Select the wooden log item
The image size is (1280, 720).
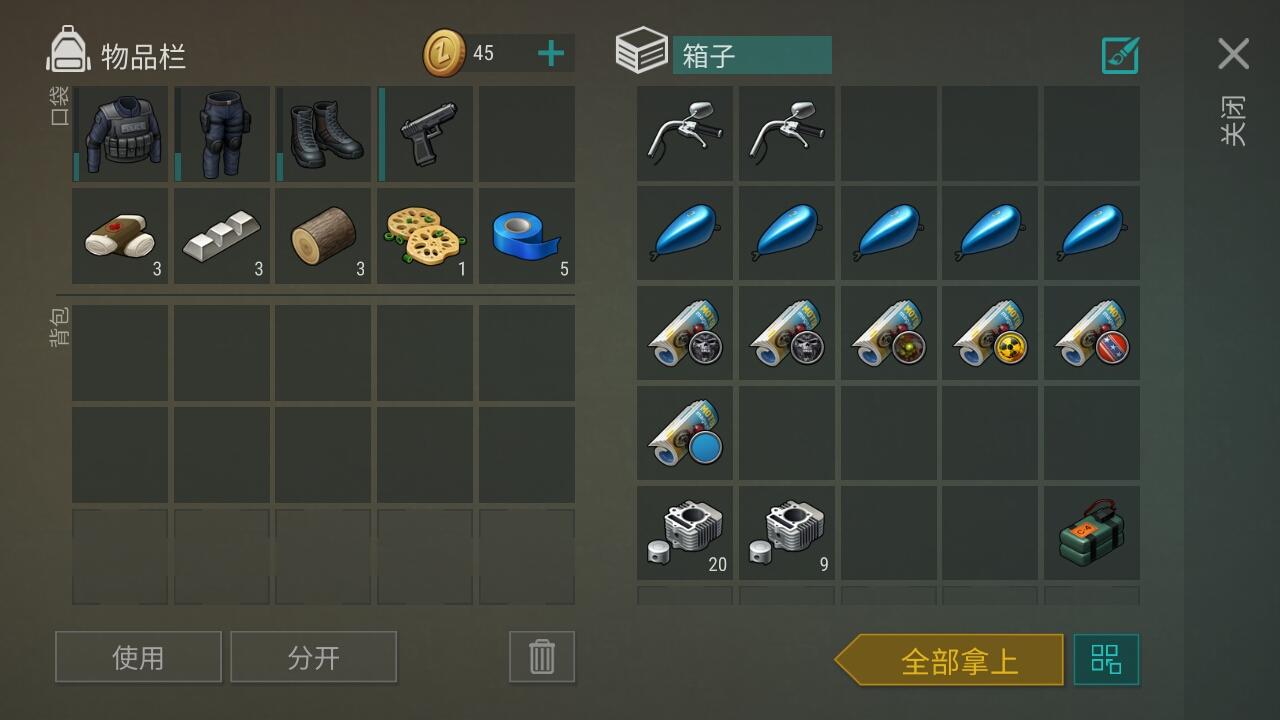323,236
